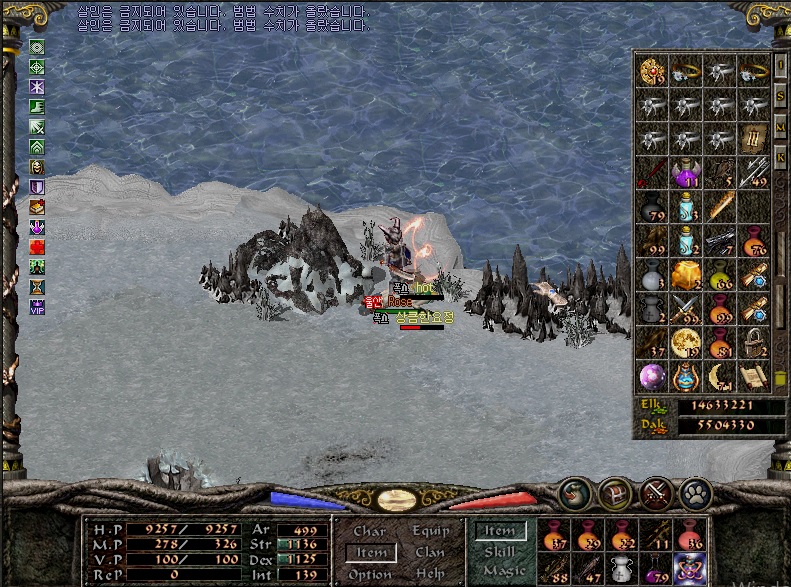The image size is (791, 587).
Task: Click the treasure chest button
Action: (613, 493)
